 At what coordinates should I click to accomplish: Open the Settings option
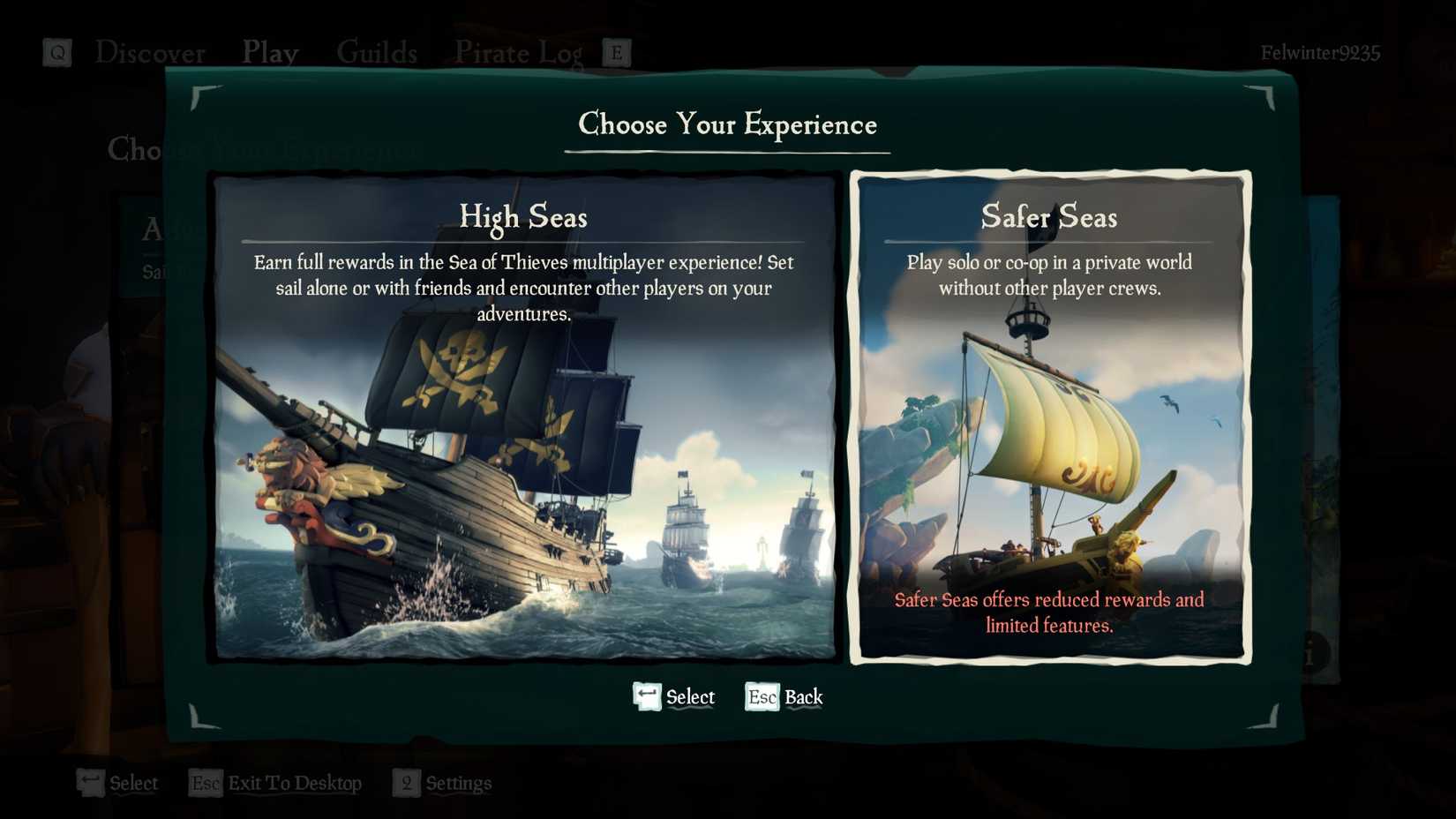456,783
